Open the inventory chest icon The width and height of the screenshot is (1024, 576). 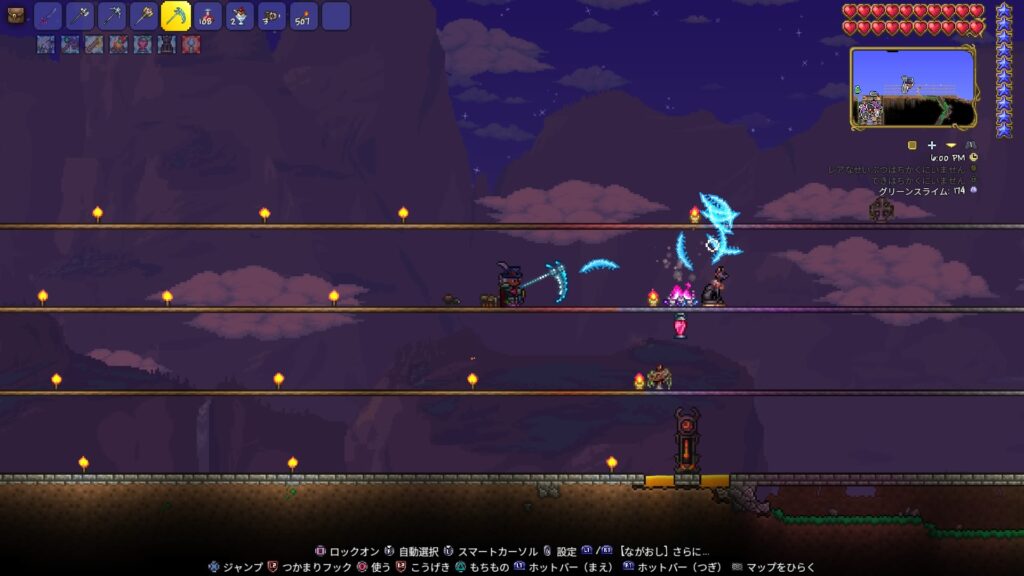point(15,15)
